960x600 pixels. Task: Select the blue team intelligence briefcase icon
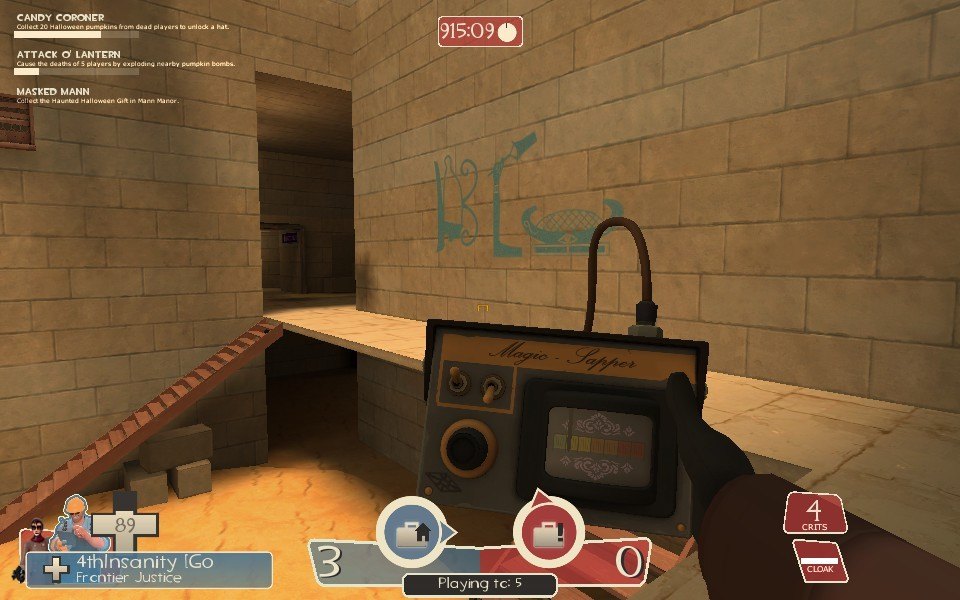click(411, 534)
